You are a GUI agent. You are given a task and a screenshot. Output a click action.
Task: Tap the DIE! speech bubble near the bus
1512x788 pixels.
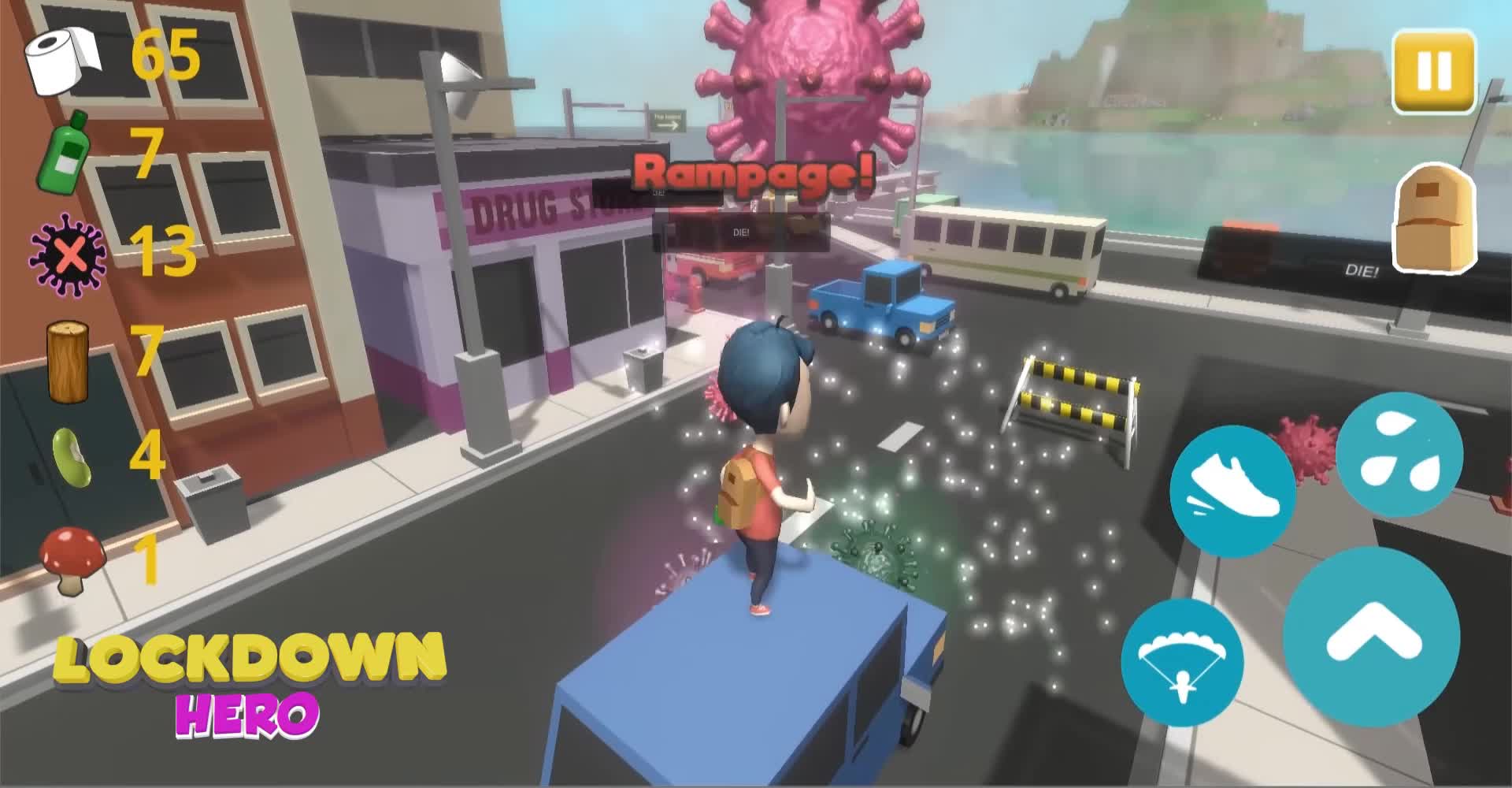pos(741,231)
